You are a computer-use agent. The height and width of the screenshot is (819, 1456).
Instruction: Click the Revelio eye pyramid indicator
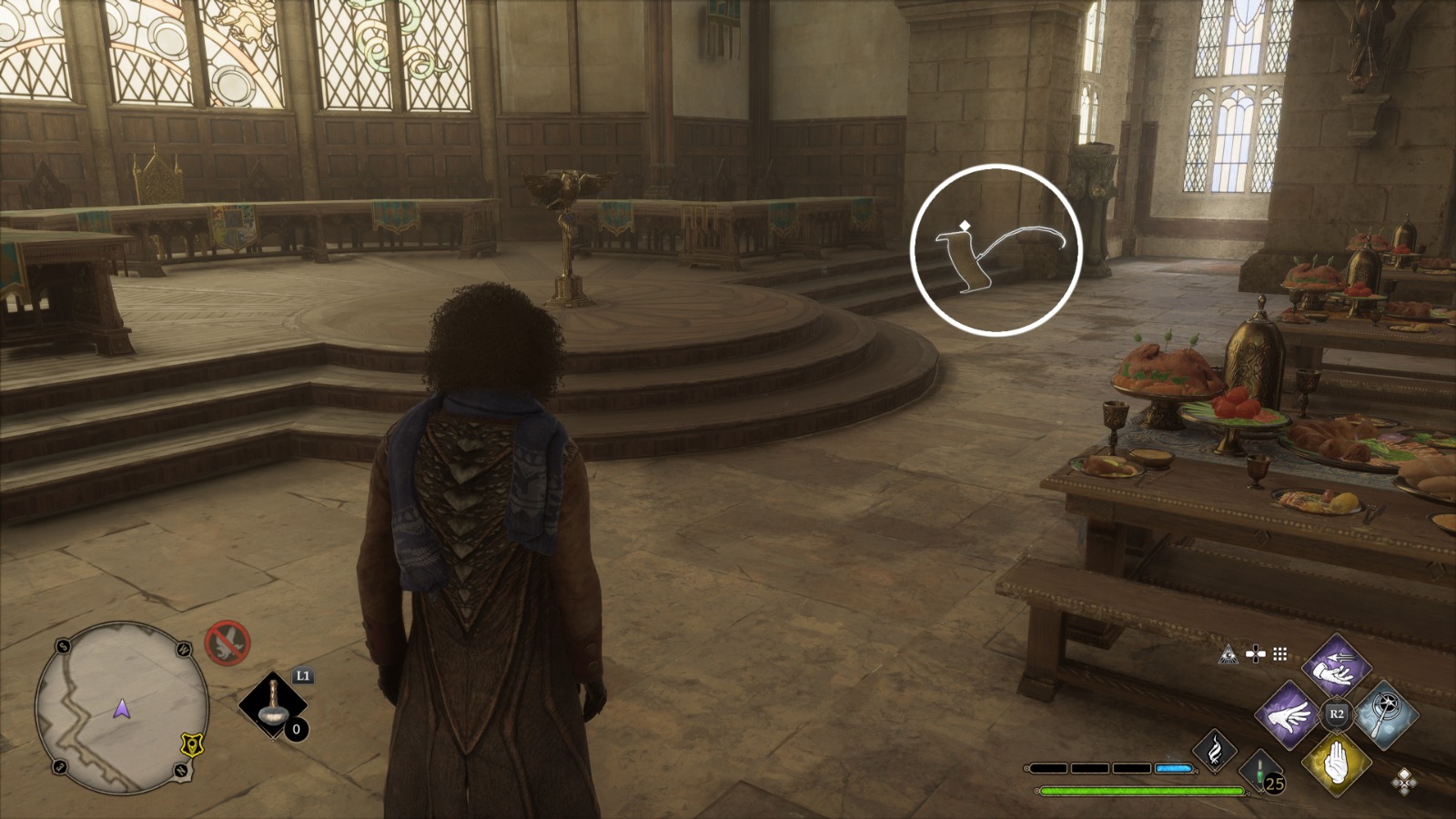[x=1229, y=655]
